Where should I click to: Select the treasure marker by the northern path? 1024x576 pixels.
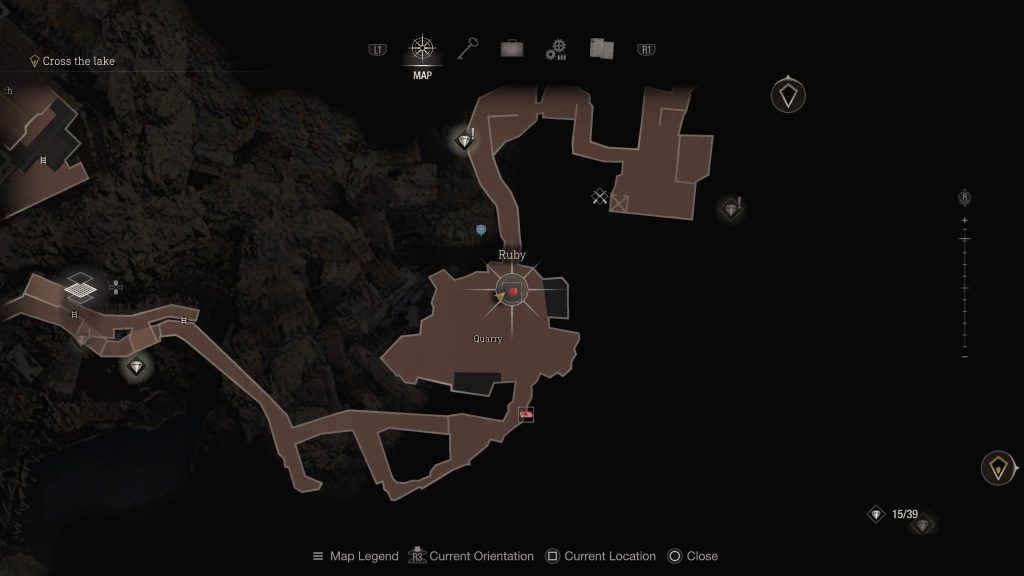click(x=464, y=141)
